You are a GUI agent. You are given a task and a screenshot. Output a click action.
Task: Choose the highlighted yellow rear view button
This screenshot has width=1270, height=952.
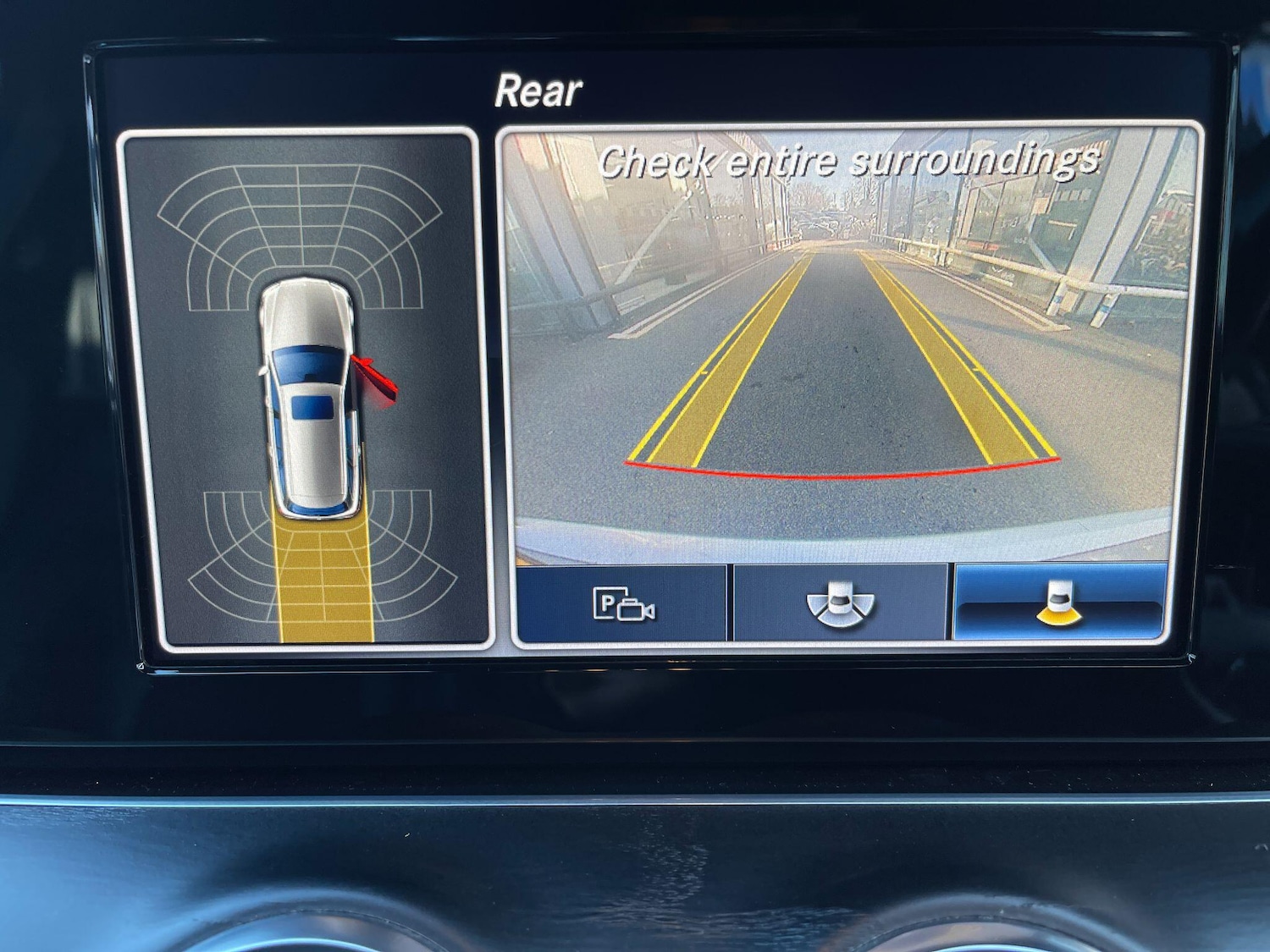coord(1060,604)
